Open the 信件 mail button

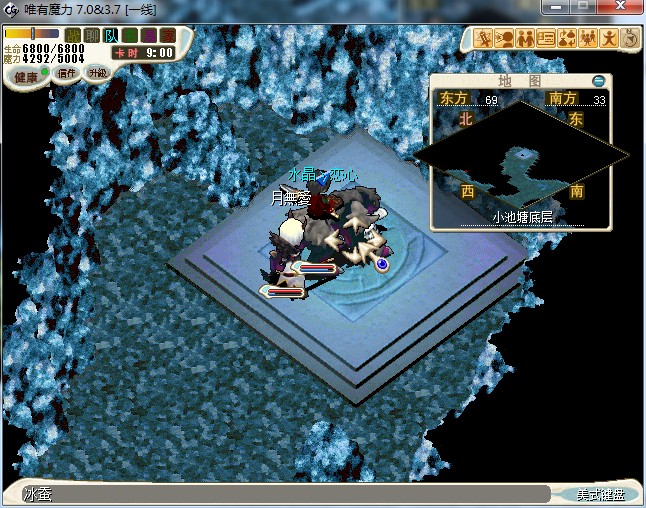[x=66, y=73]
